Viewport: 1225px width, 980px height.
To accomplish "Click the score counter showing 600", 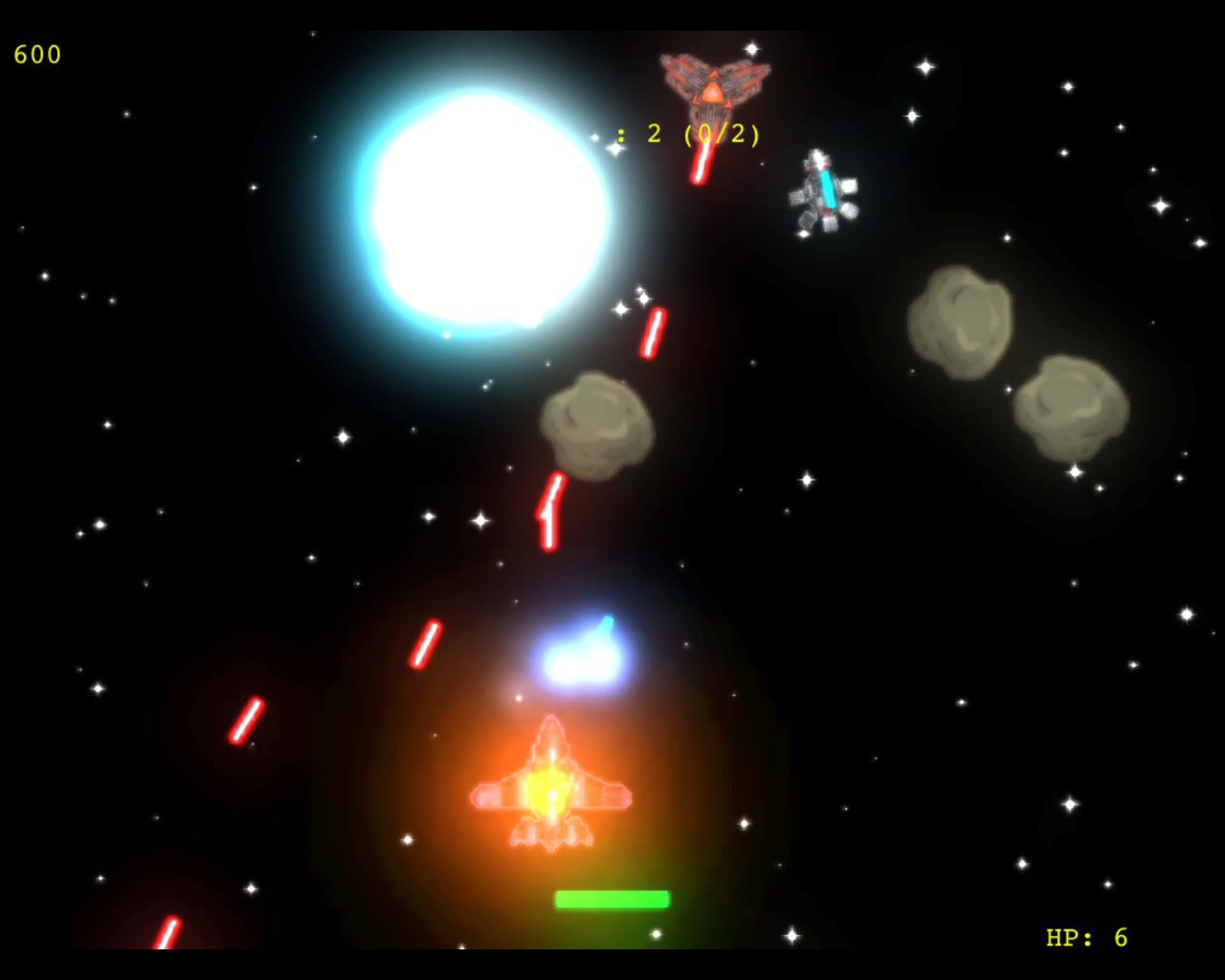I will [35, 55].
